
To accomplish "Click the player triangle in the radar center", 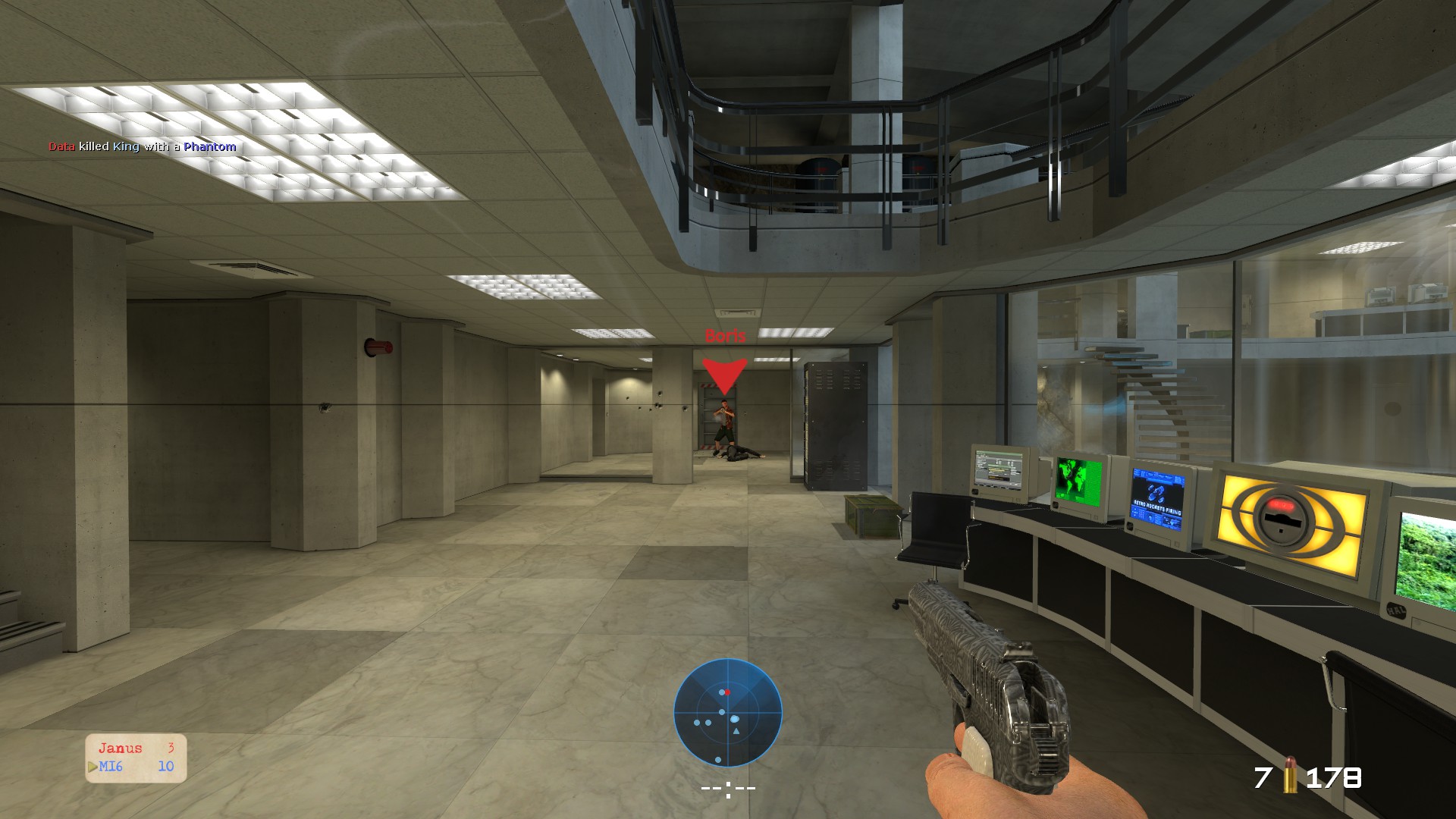I will click(x=736, y=731).
